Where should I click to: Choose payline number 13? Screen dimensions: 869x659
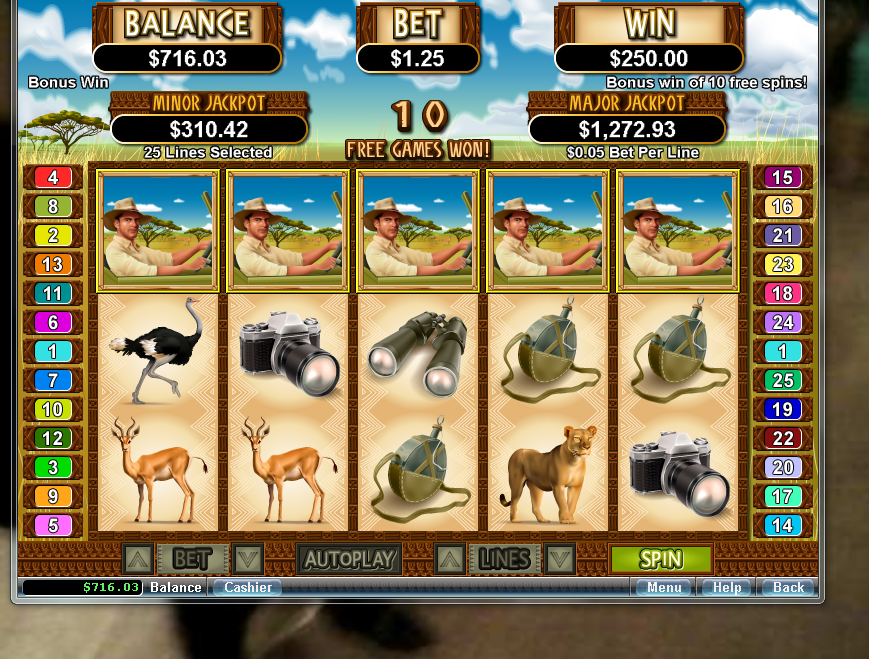click(53, 265)
